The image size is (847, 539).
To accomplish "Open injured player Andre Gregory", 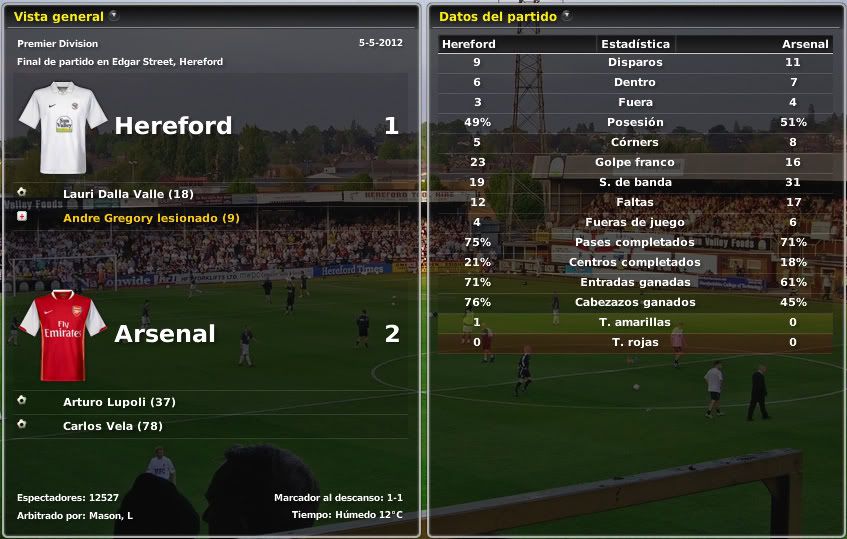I will coord(151,218).
